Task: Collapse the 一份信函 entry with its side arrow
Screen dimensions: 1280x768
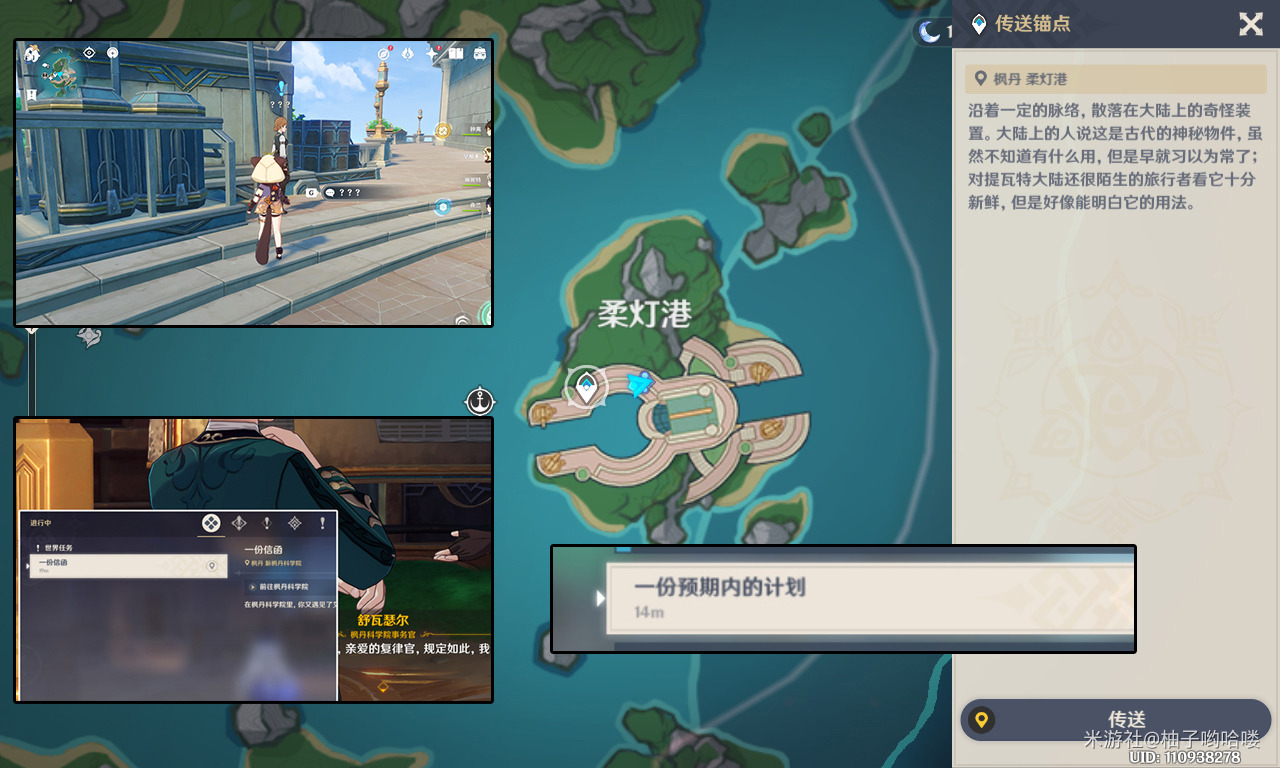Action: [x=27, y=566]
